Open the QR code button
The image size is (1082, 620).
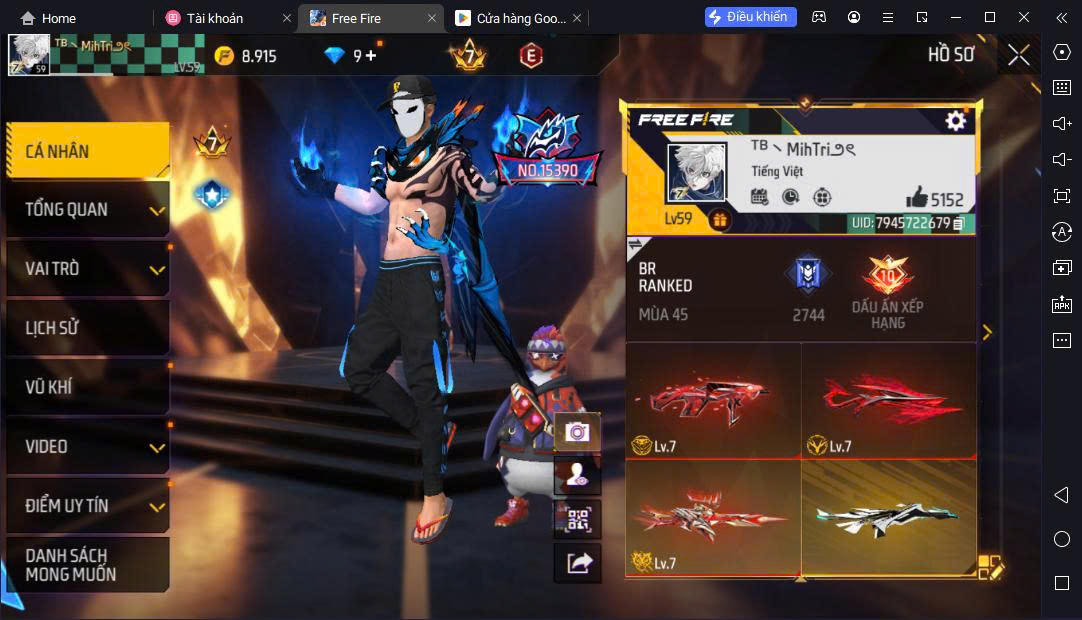click(x=577, y=519)
